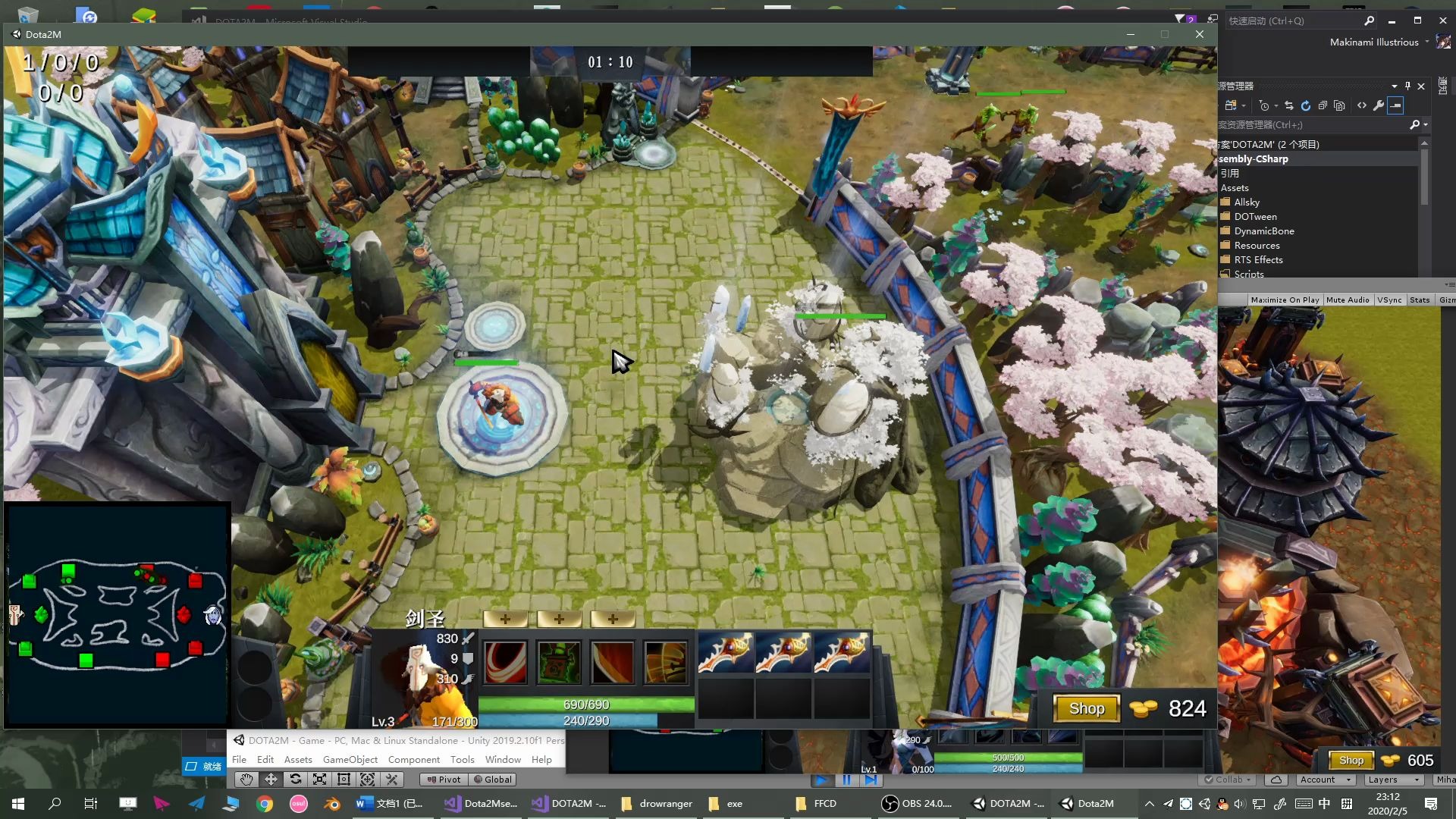Select the Rect transform tool
The height and width of the screenshot is (819, 1456).
click(344, 779)
